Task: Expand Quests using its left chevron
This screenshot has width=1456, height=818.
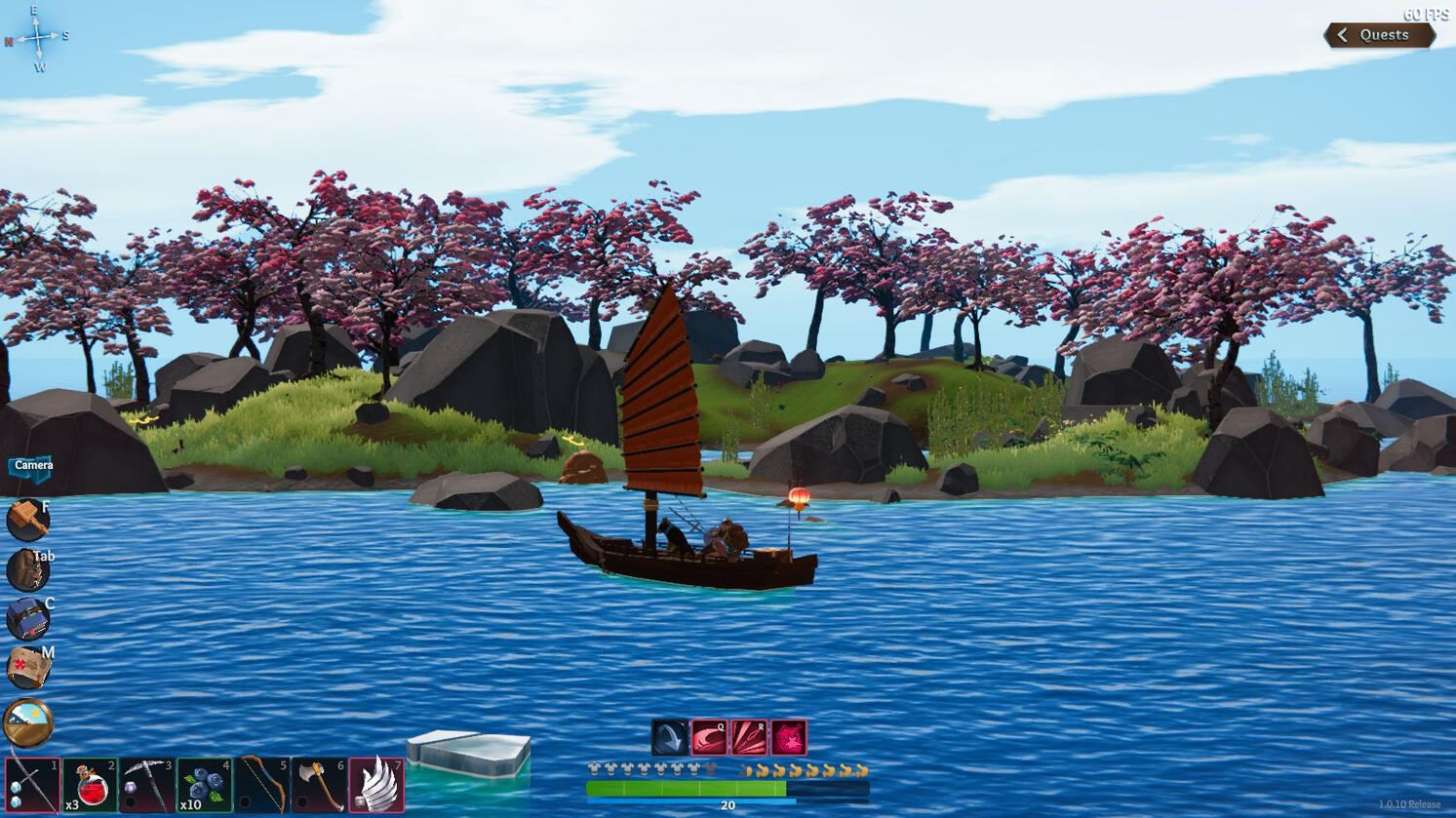Action: tap(1343, 34)
